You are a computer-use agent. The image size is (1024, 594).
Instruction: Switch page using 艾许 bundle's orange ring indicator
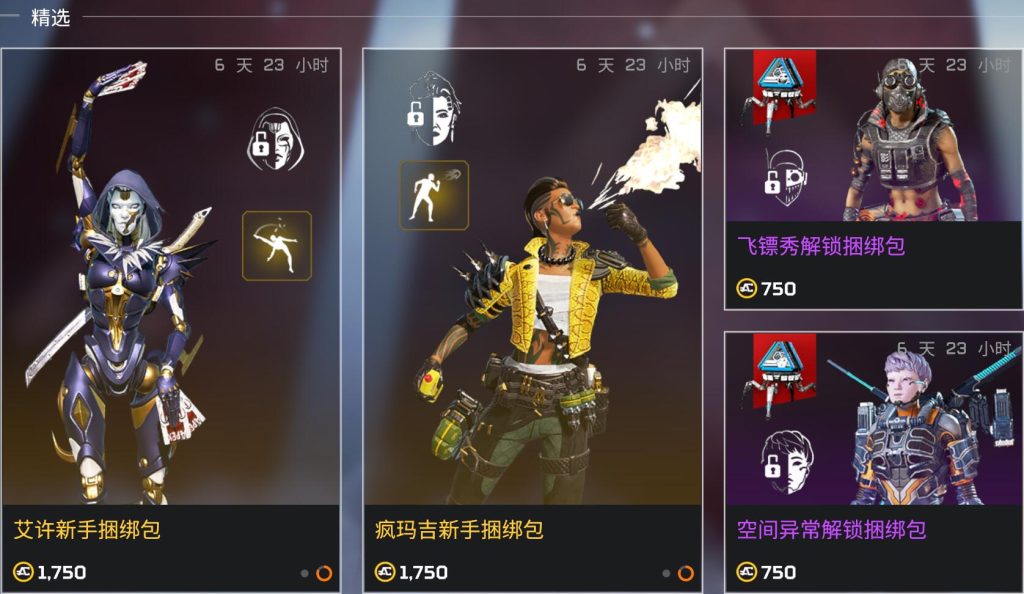click(x=323, y=573)
